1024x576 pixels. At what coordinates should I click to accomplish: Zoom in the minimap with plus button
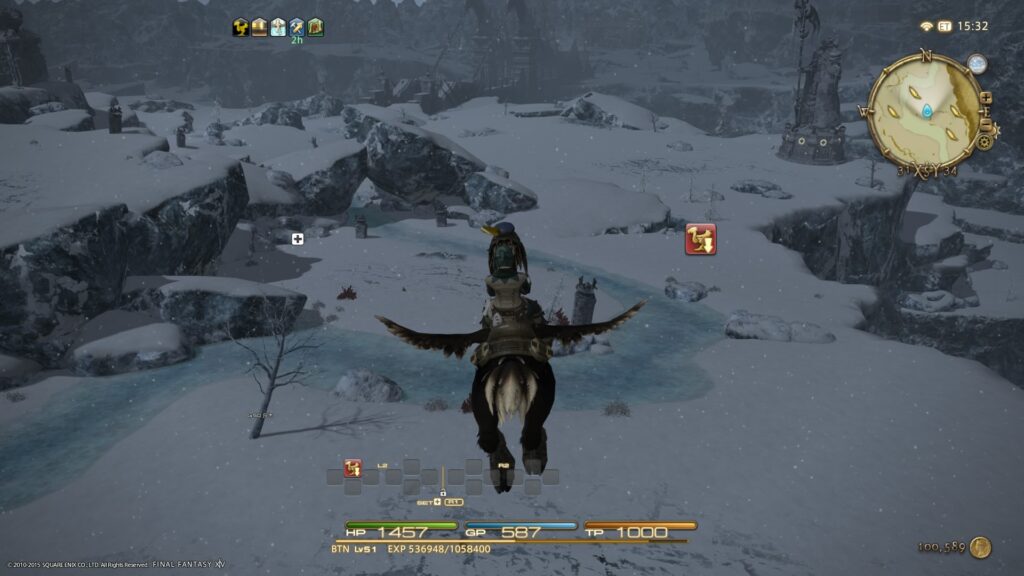986,98
